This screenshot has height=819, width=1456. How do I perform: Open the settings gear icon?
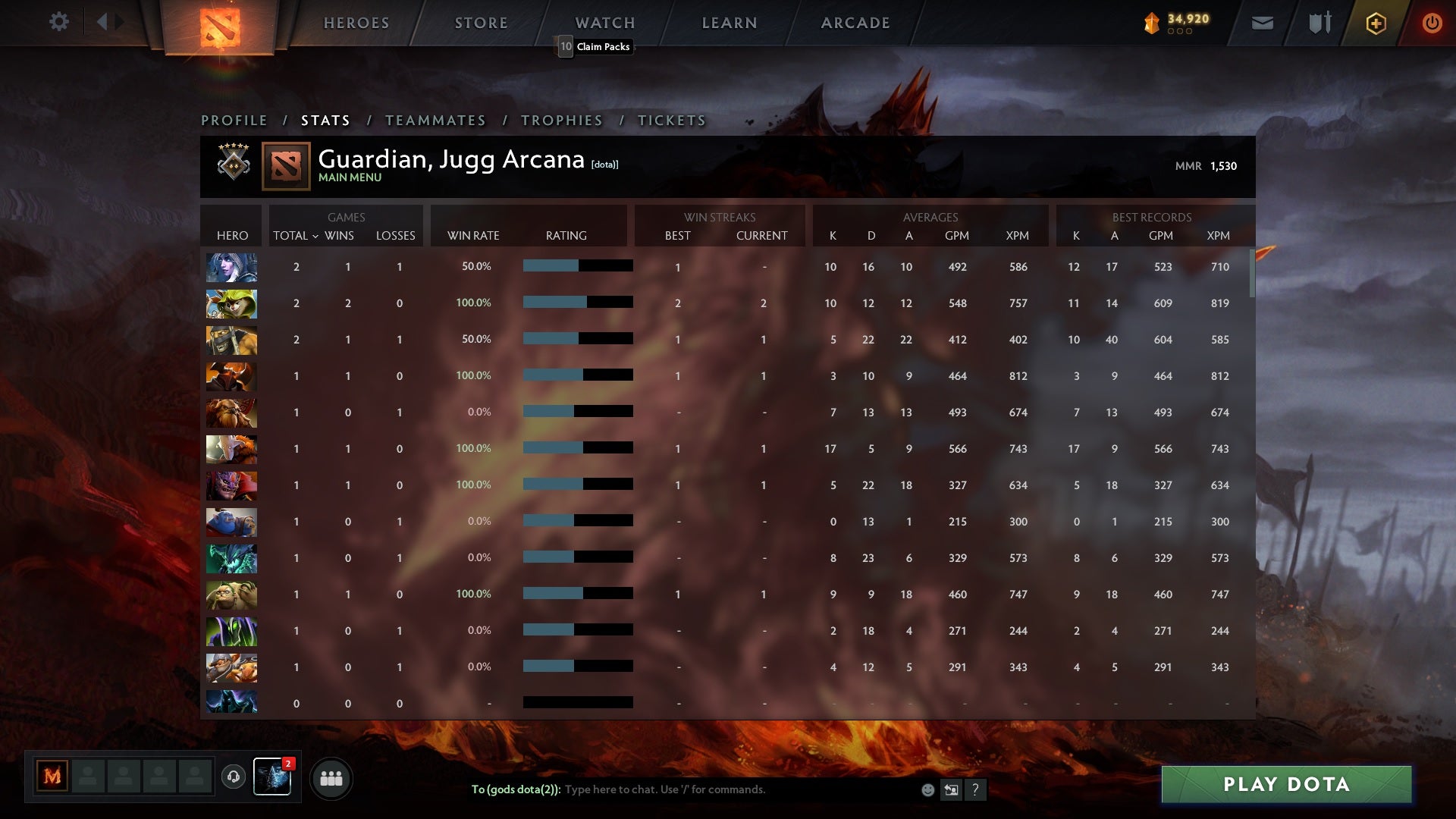click(59, 22)
